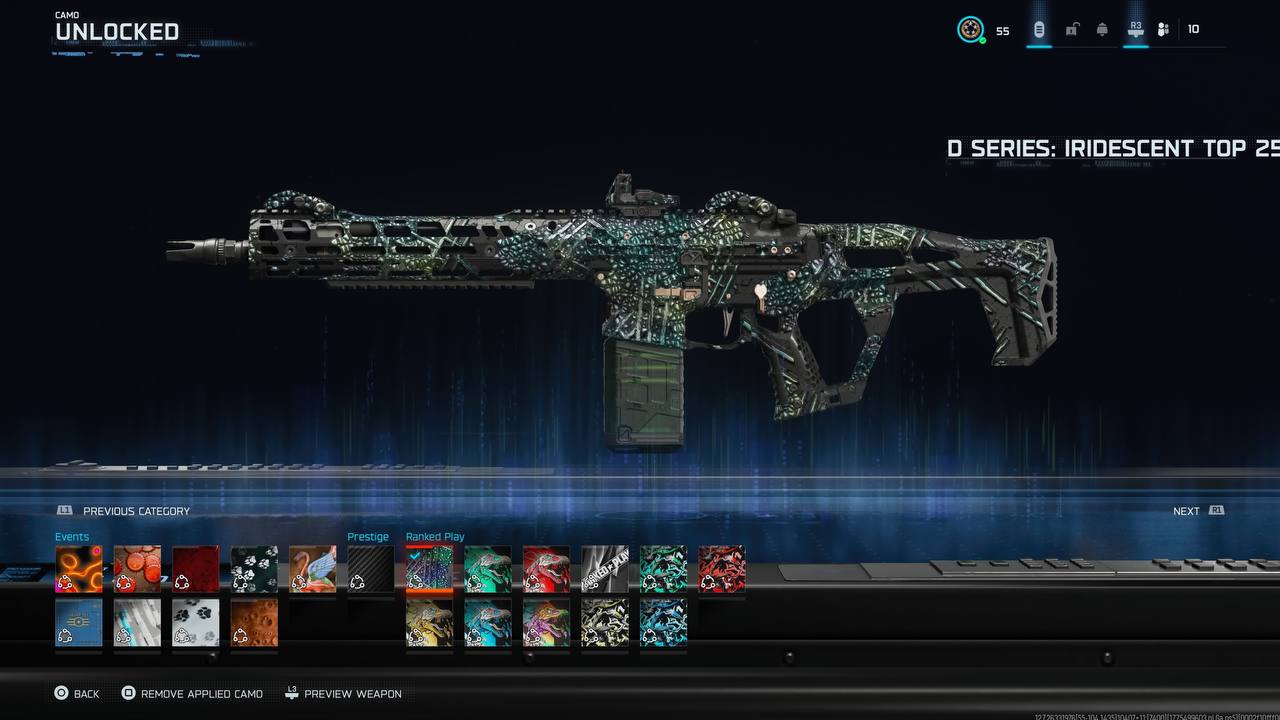Switch to the previous camo category
The image size is (1280, 720).
tap(125, 511)
